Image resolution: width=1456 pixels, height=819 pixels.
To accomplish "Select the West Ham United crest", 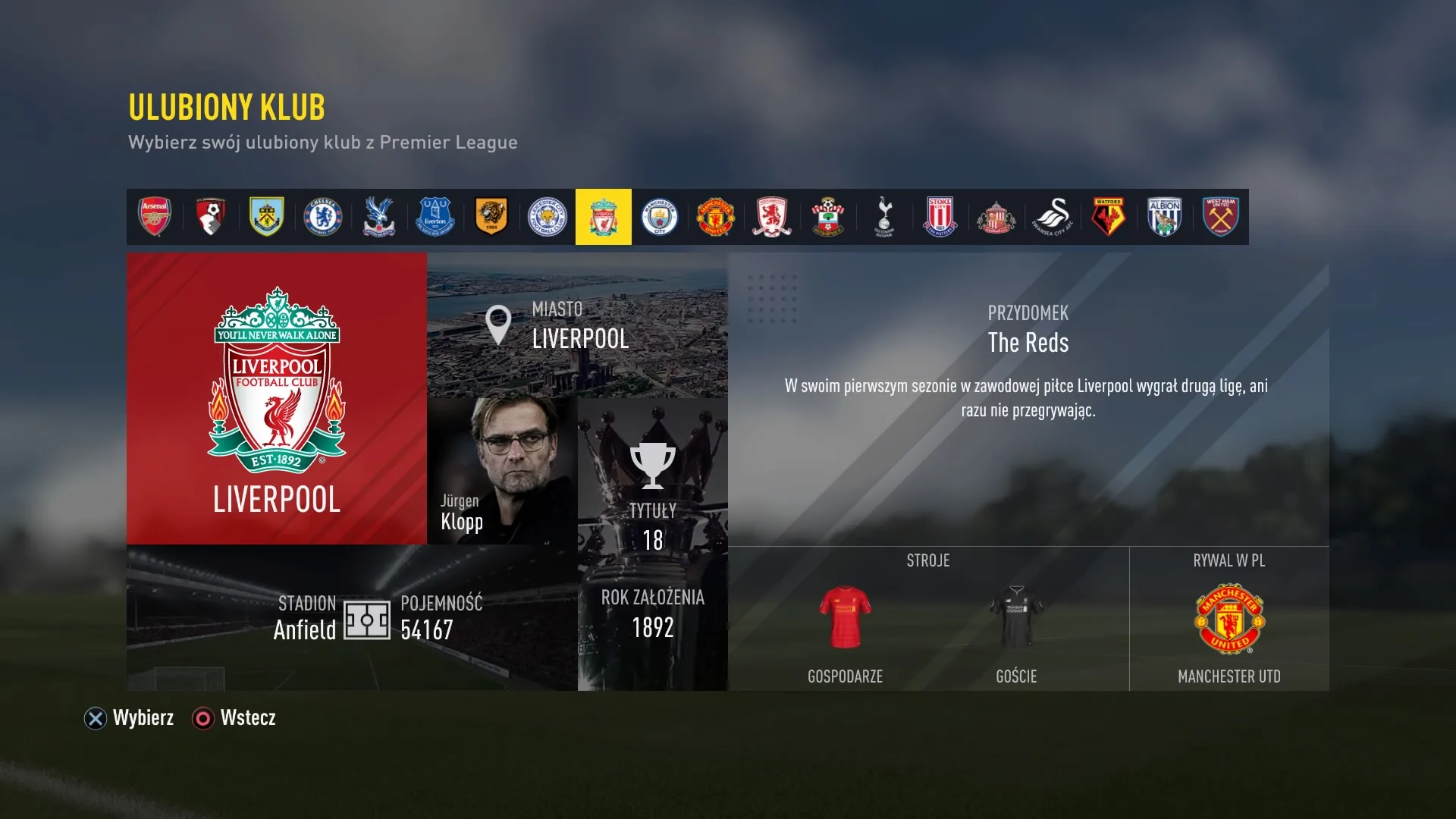I will tap(1221, 217).
